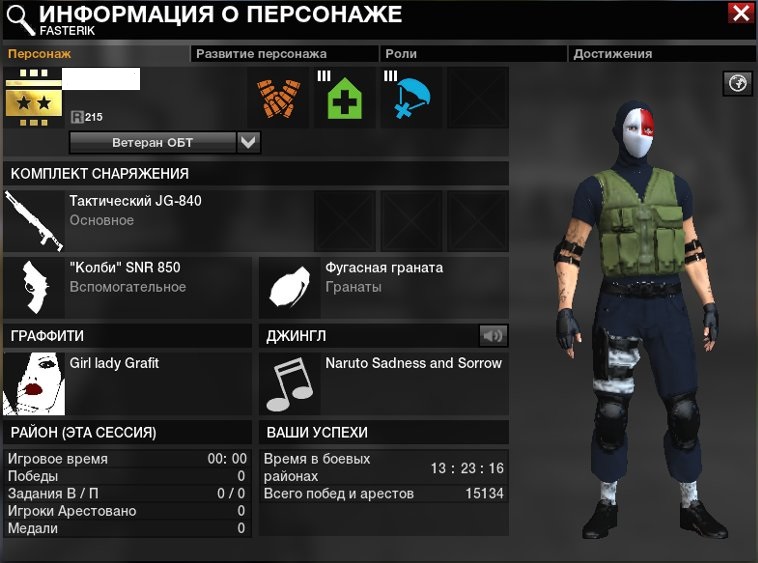Close the character information window

[741, 13]
